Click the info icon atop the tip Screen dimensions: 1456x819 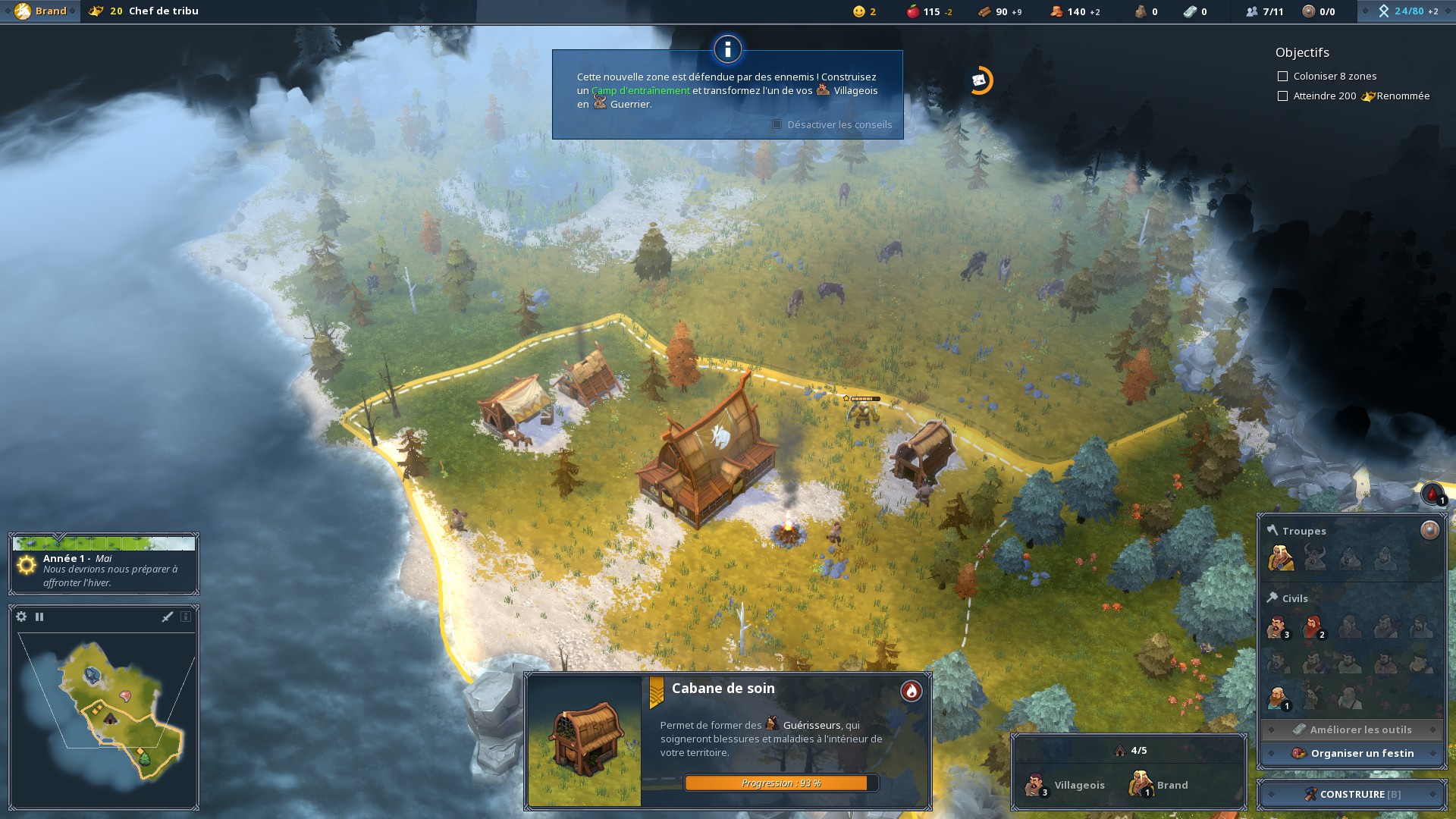727,50
